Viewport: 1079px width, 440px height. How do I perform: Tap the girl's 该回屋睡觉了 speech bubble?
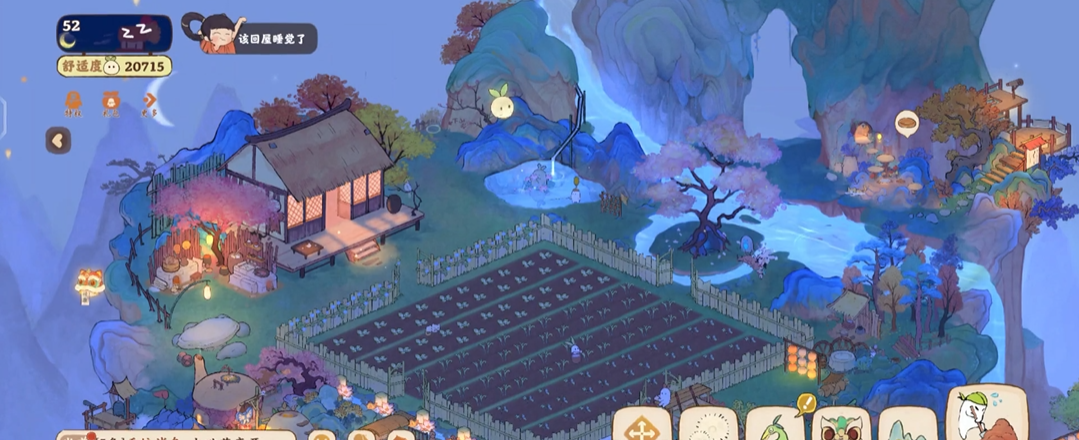point(276,40)
